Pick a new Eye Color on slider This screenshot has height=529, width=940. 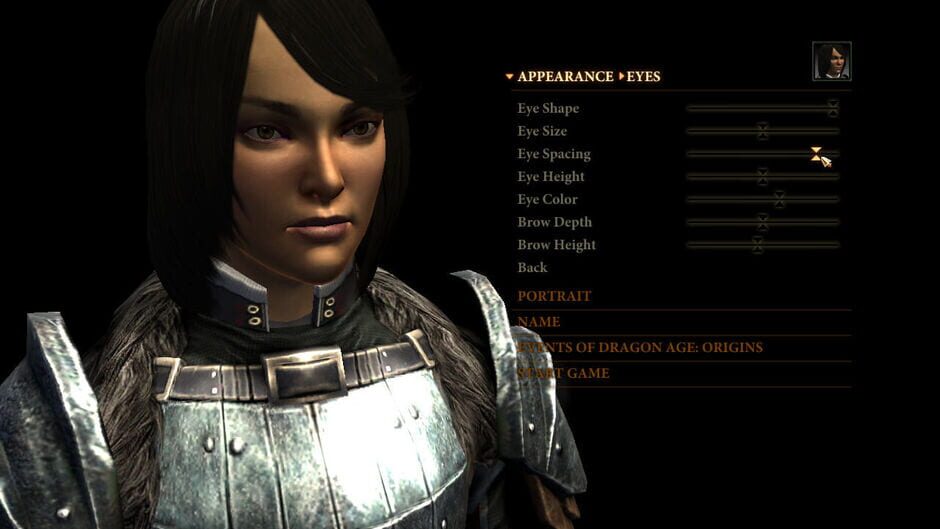point(779,200)
